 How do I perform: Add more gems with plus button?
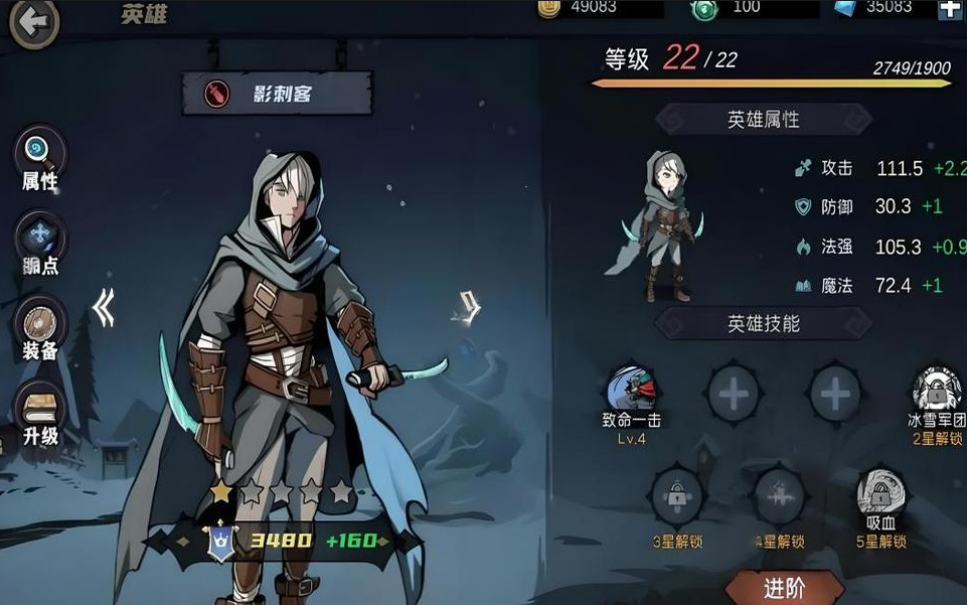pos(949,9)
